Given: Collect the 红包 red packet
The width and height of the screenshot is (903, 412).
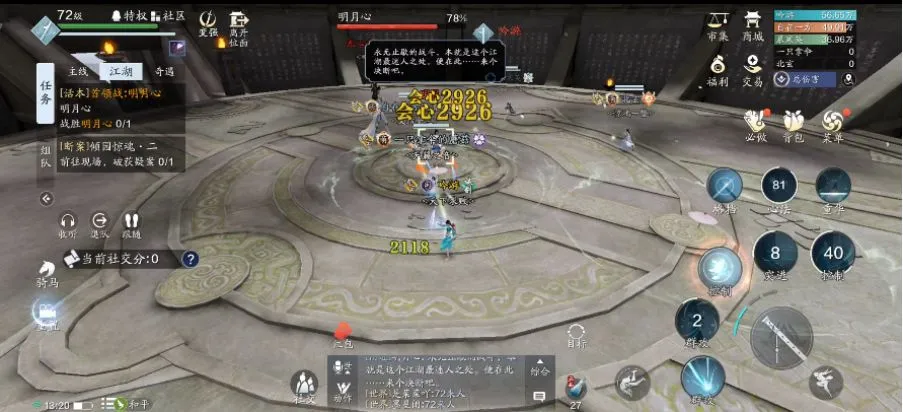Looking at the screenshot, I should [x=343, y=334].
